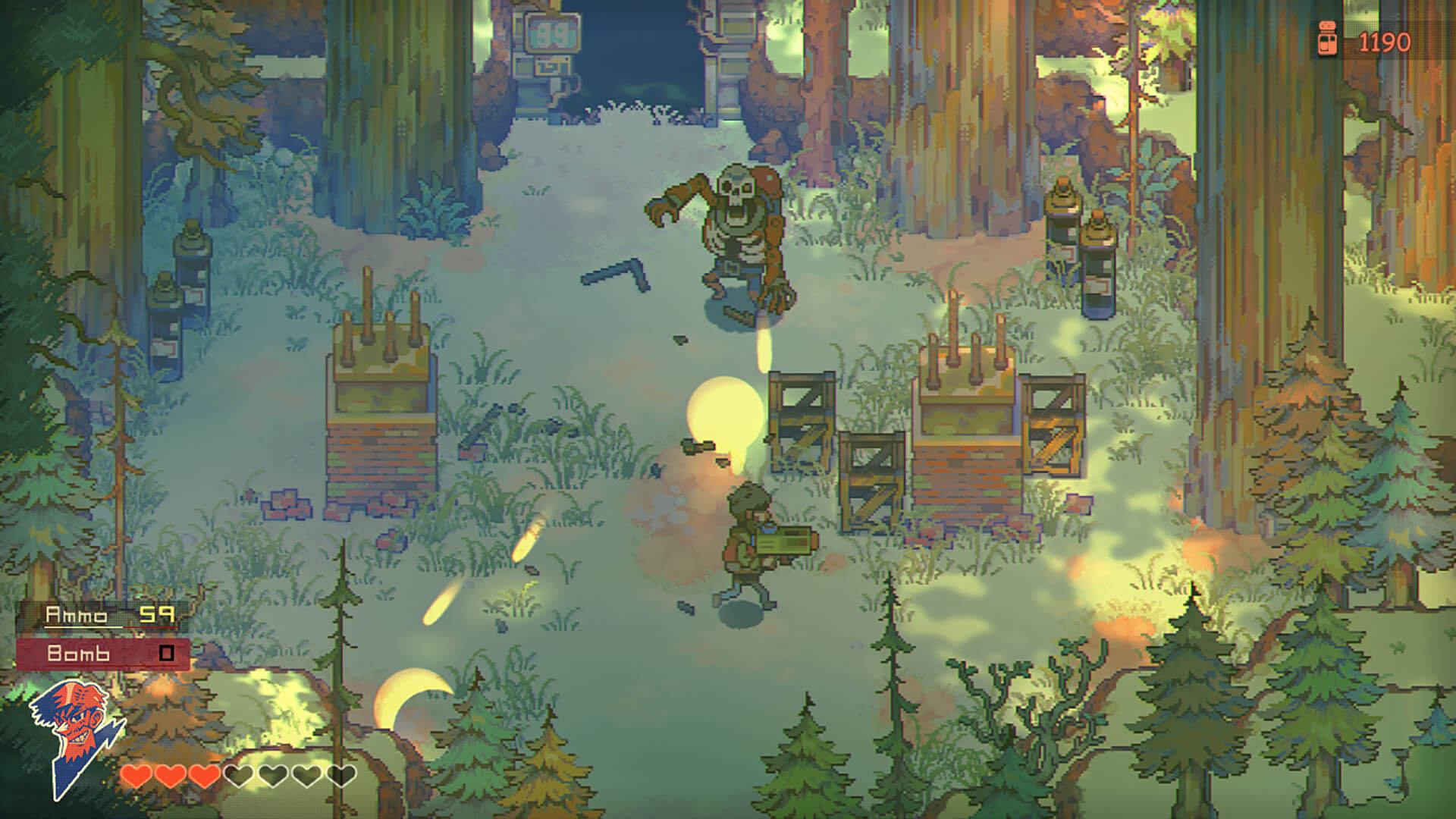The height and width of the screenshot is (819, 1456).
Task: Click the Ammo count reading 59
Action: click(x=157, y=614)
